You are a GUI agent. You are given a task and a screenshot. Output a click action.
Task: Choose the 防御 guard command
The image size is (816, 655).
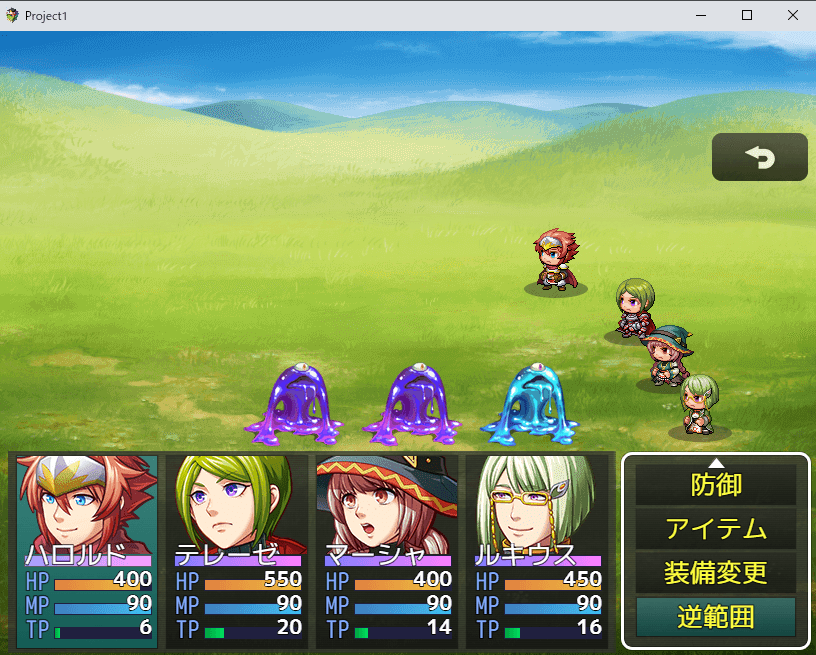tap(716, 485)
